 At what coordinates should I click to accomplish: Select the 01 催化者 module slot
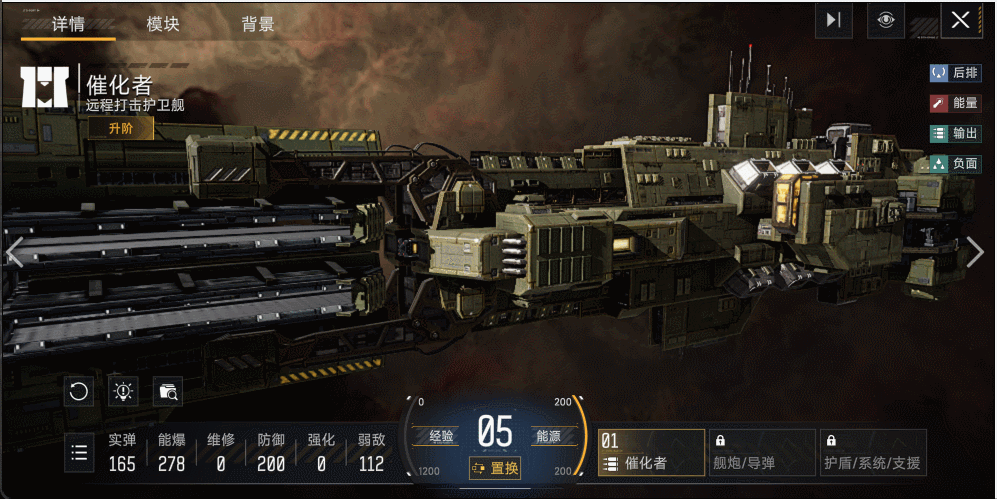(651, 453)
